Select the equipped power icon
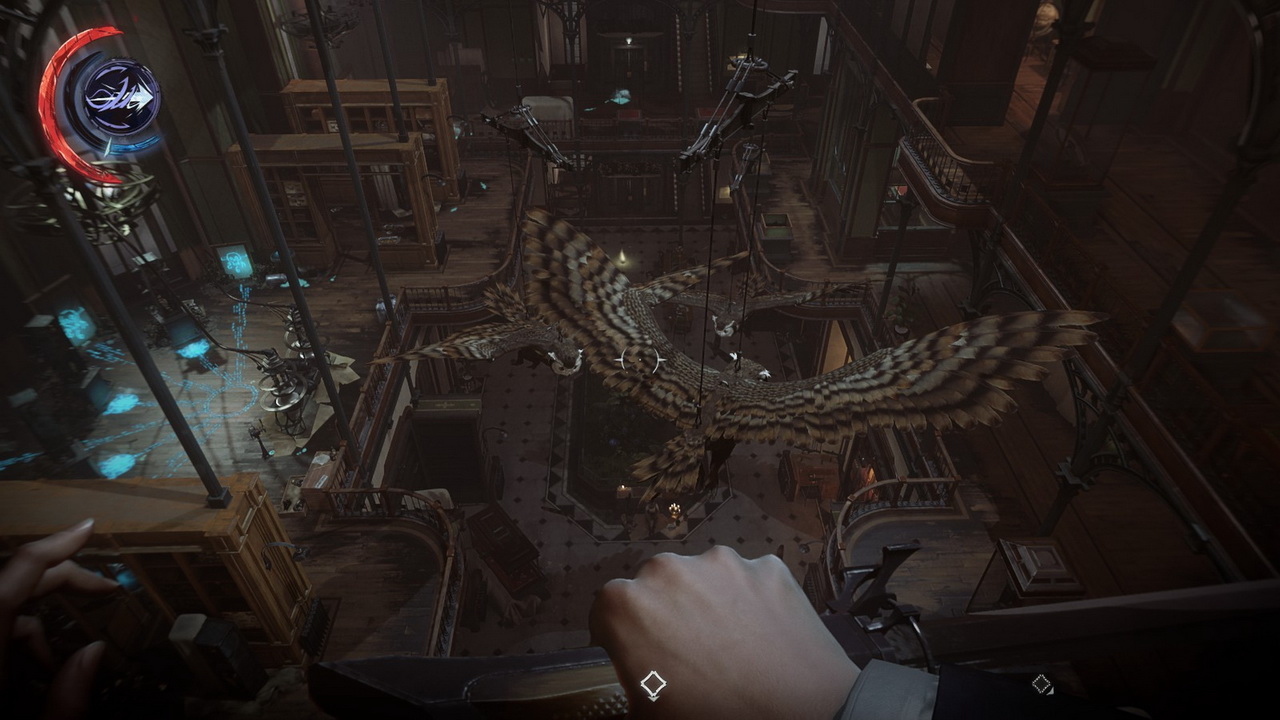1280x720 pixels. click(x=121, y=98)
